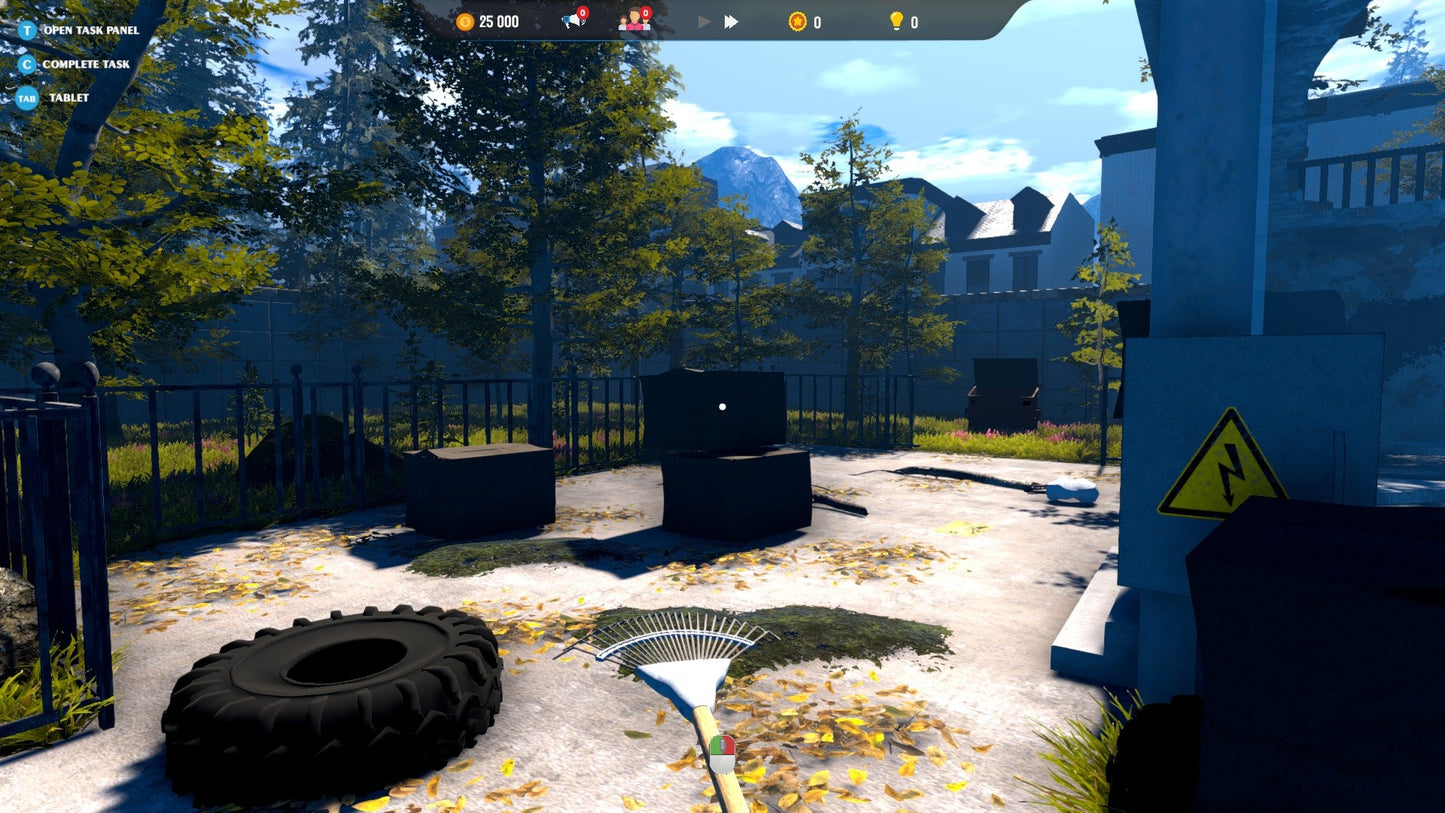1445x813 pixels.
Task: Activate the fast-forward speed button
Action: click(731, 21)
